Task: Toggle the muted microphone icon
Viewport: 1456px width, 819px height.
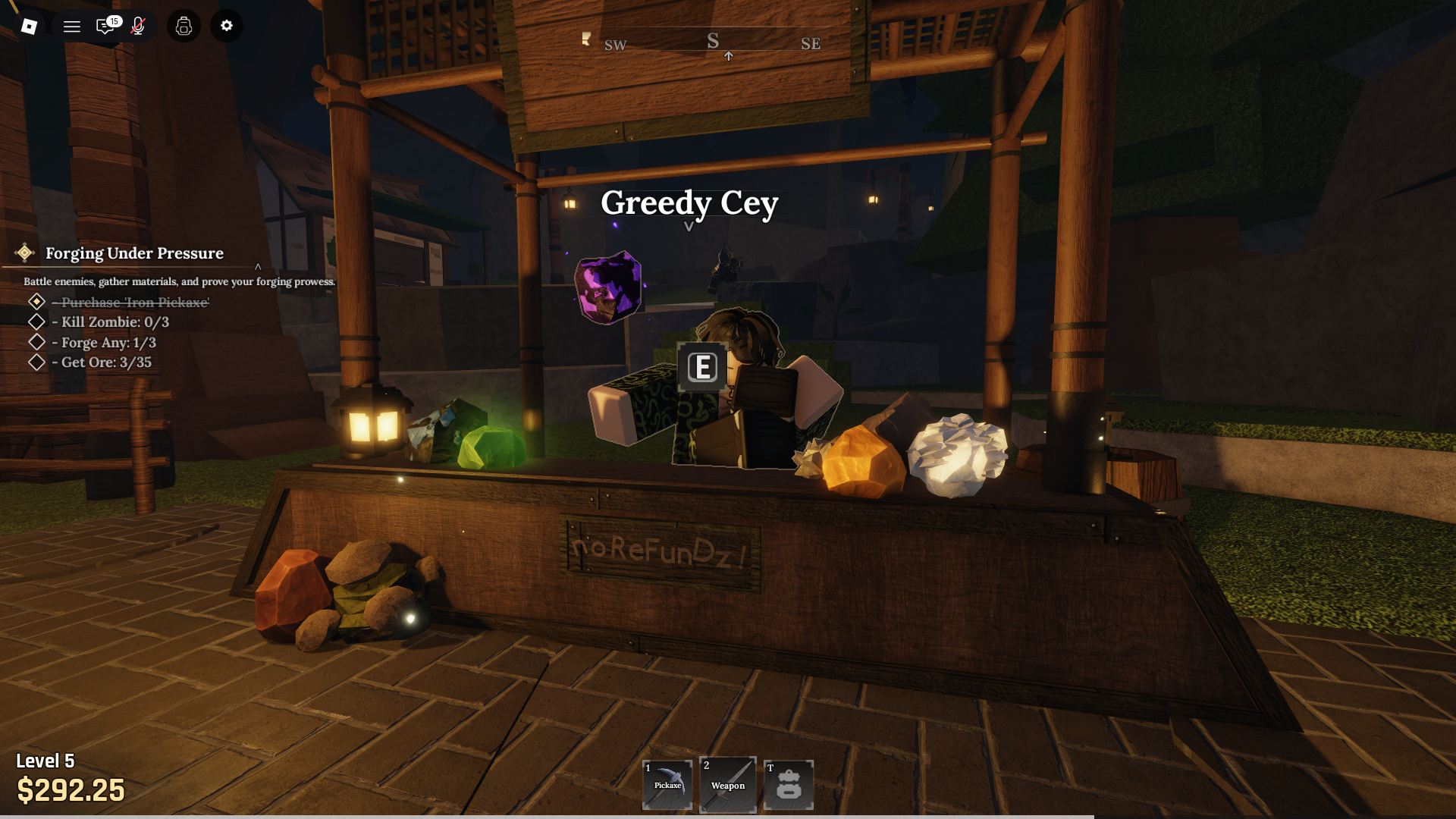Action: 138,27
